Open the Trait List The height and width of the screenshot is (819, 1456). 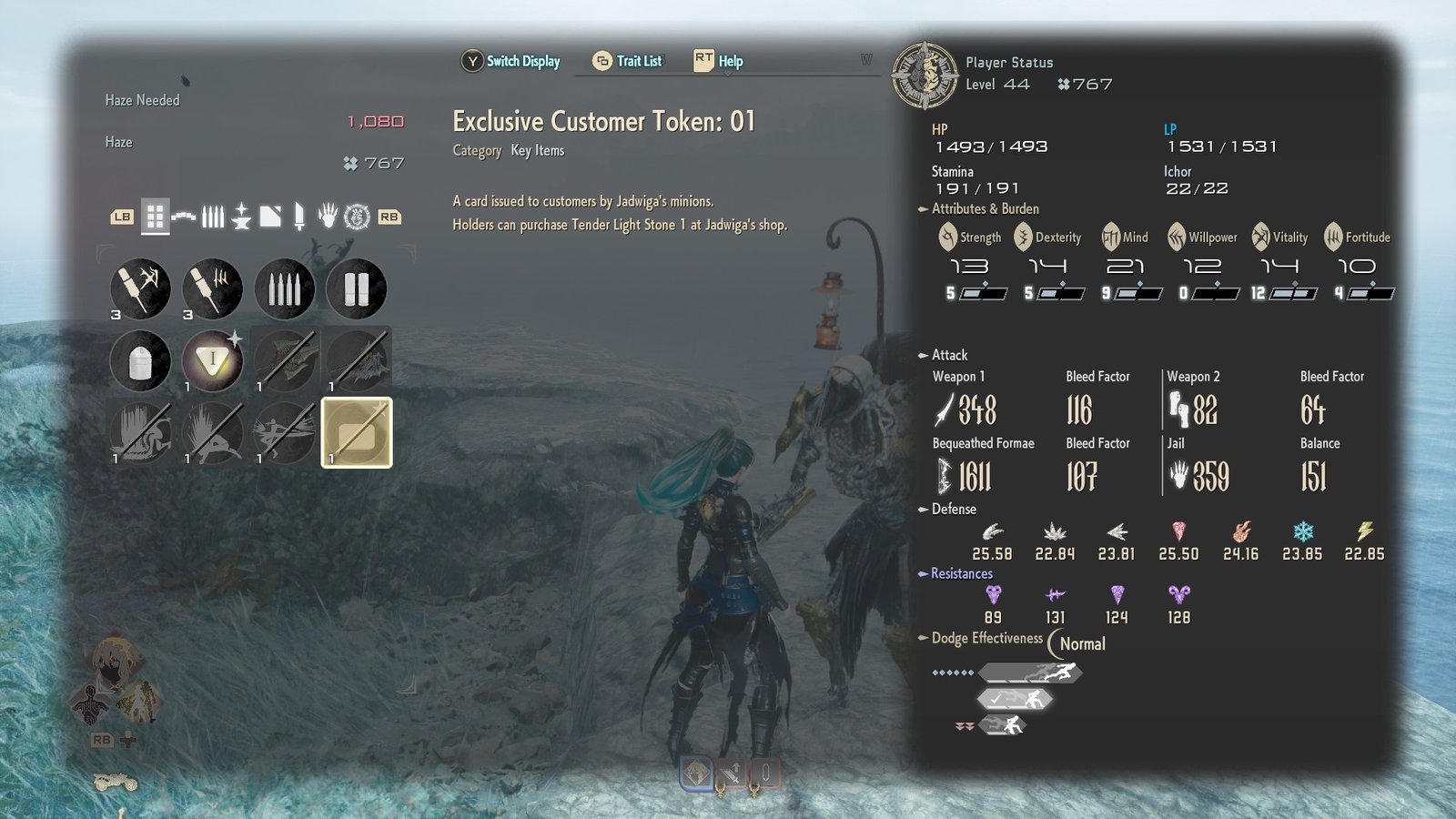(x=628, y=61)
